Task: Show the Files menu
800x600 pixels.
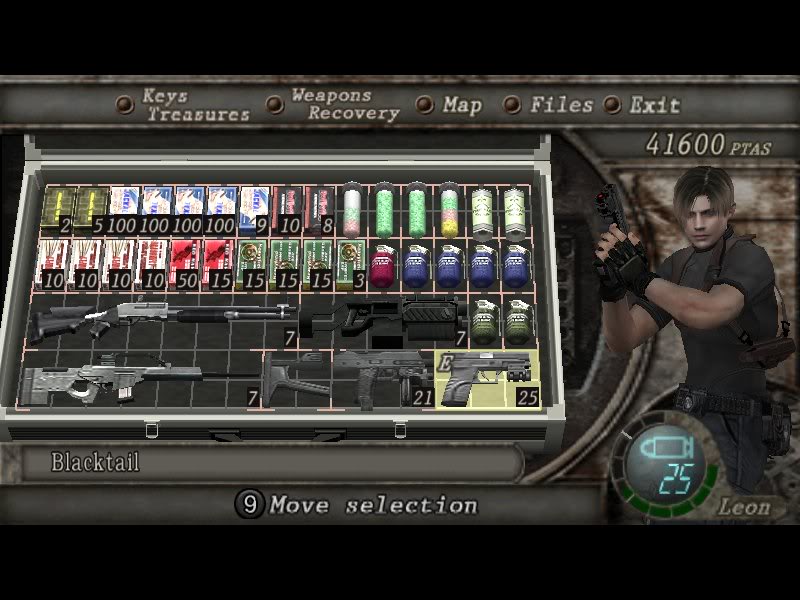Action: (x=560, y=104)
